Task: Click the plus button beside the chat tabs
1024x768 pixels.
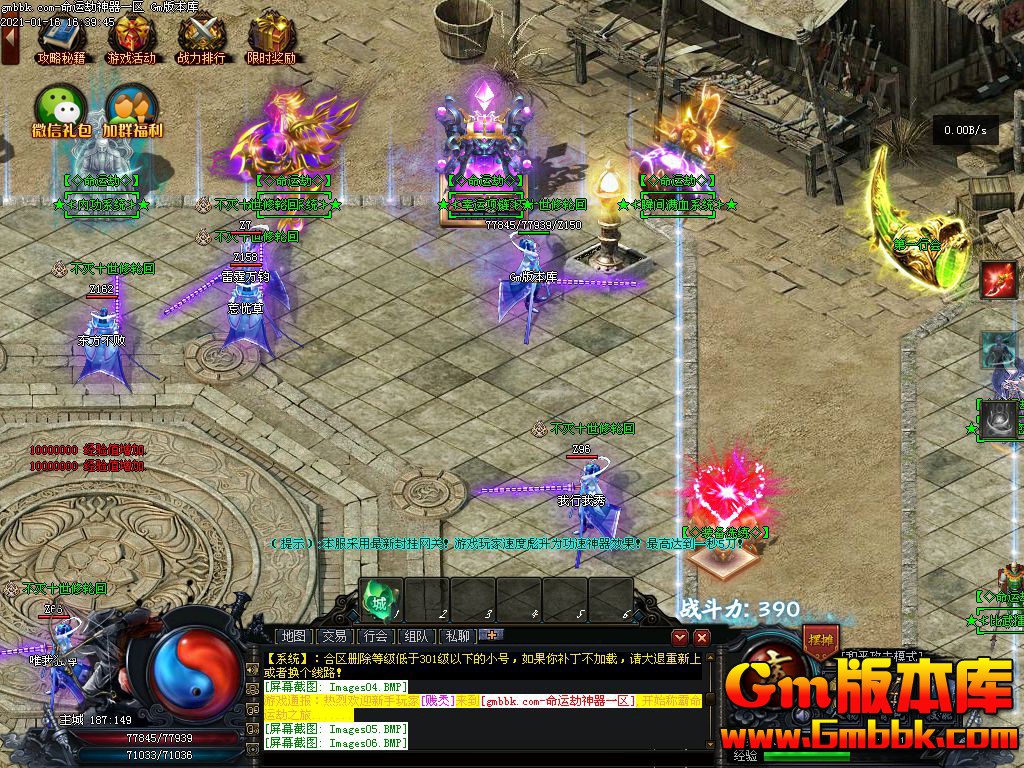Action: (x=491, y=634)
